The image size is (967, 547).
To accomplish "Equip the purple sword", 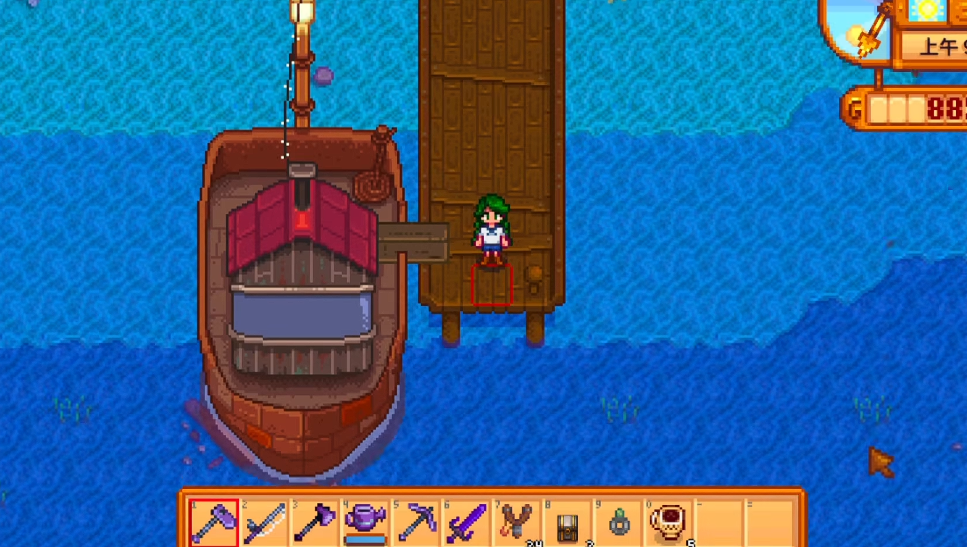I will coord(467,522).
